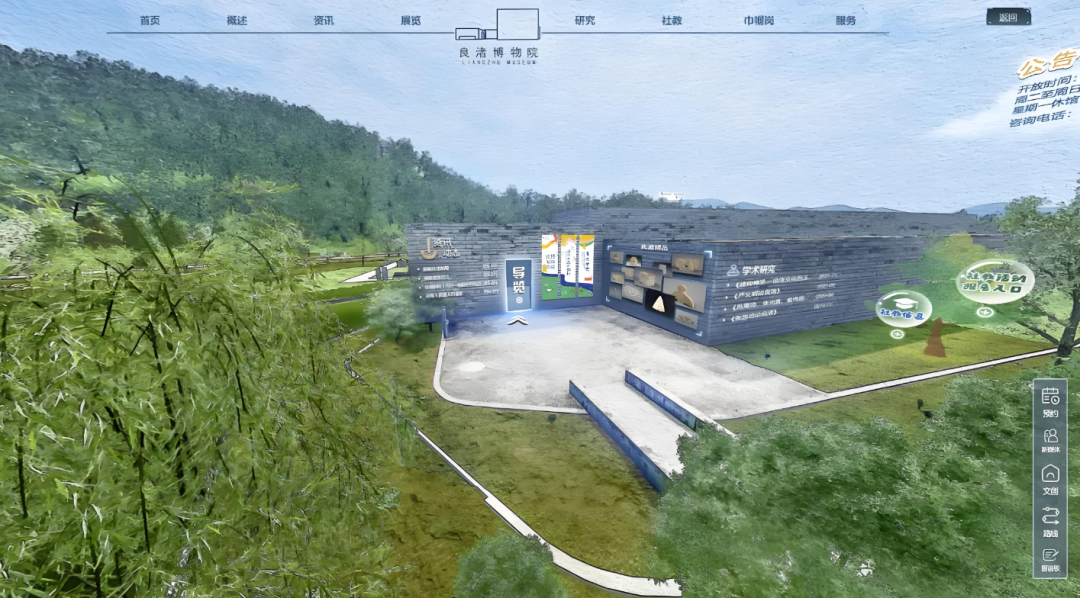Click the 返回 back button
Screen dimensions: 1080x598
[x=1007, y=17]
